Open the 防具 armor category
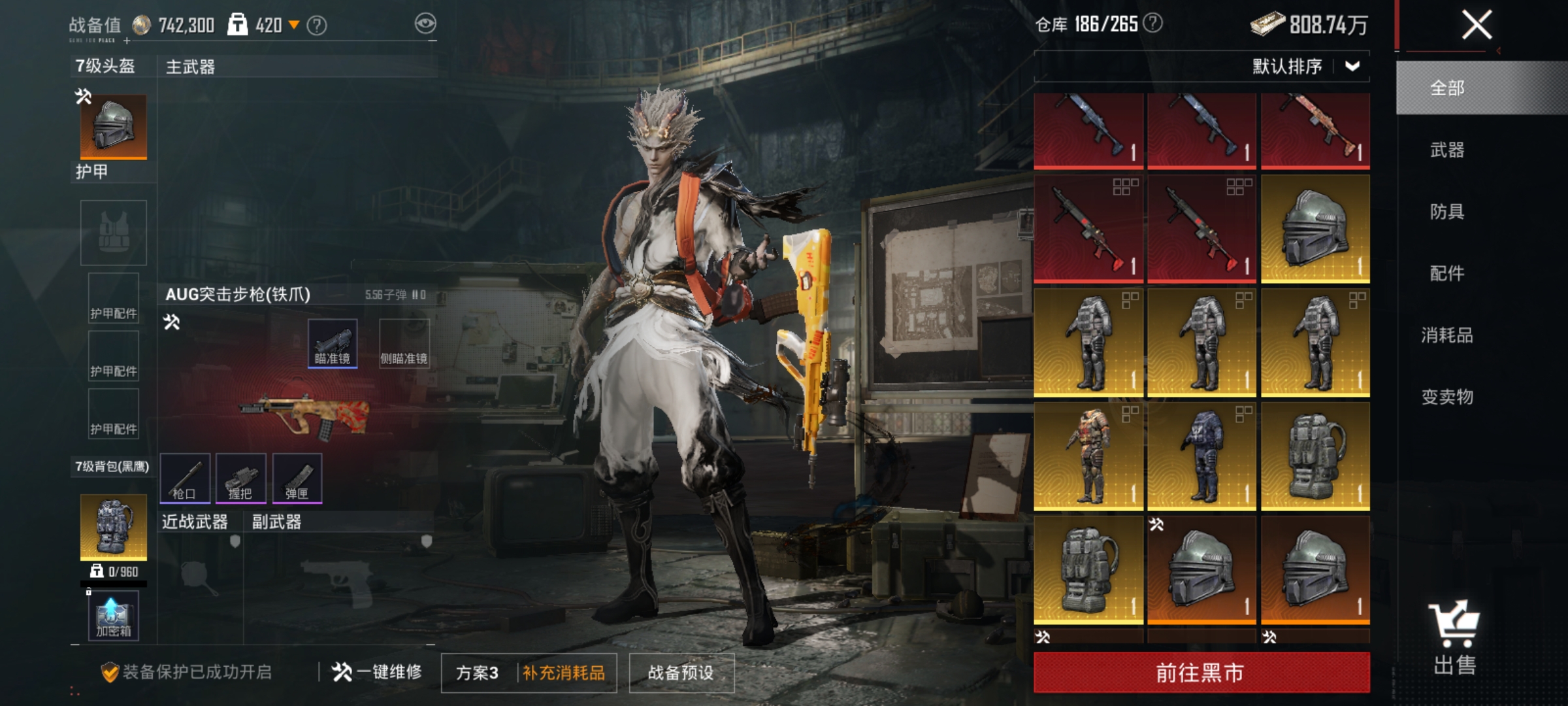Viewport: 1568px width, 706px height. [1447, 212]
